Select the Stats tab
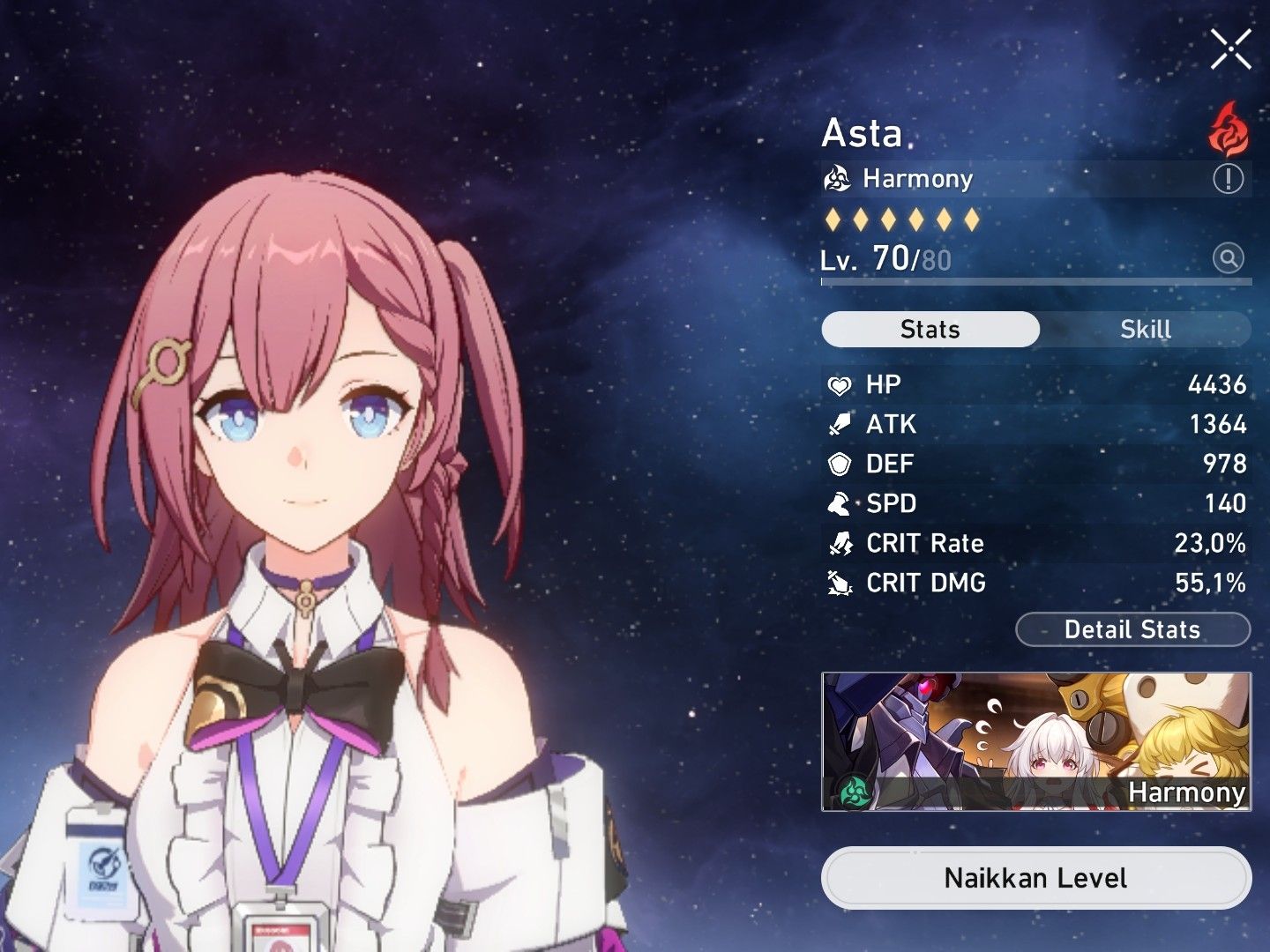 coord(929,330)
